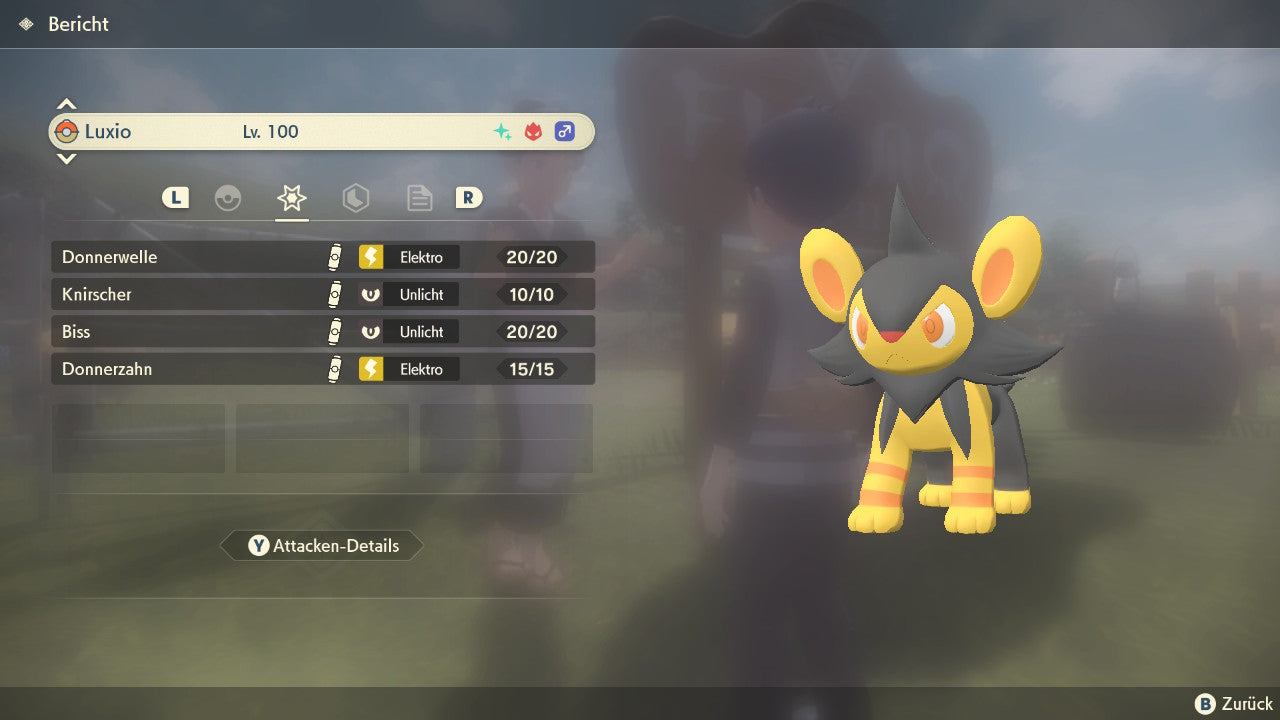
Task: Select the Donnerwelle move row
Action: pyautogui.click(x=322, y=257)
